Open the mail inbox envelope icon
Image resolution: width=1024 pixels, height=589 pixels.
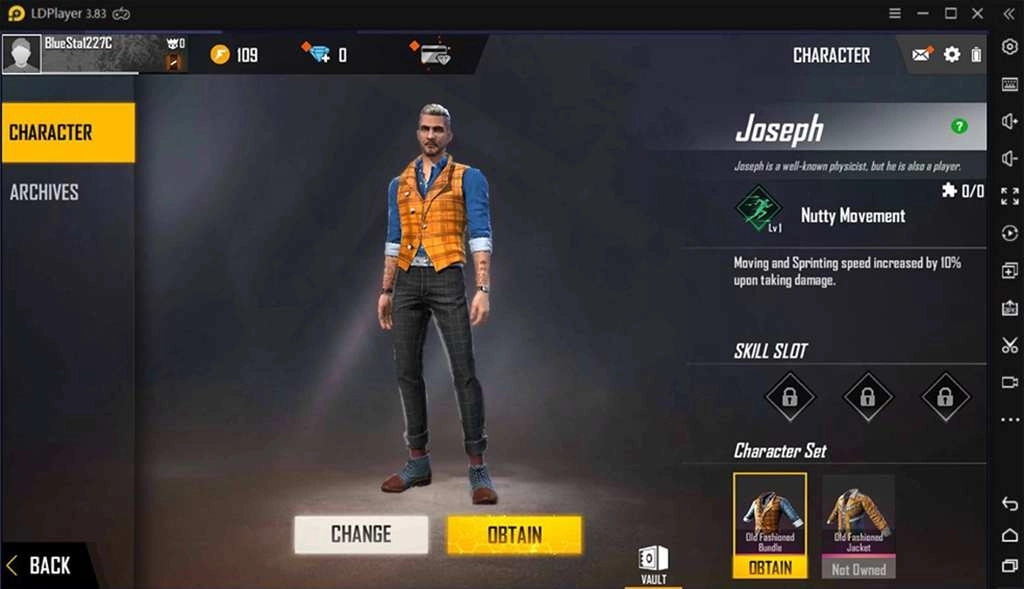tap(921, 55)
